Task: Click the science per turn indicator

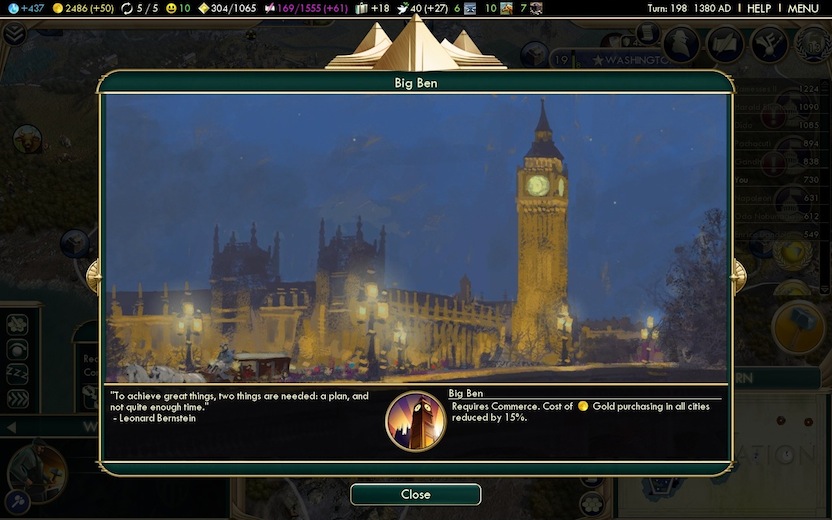Action: tap(26, 8)
